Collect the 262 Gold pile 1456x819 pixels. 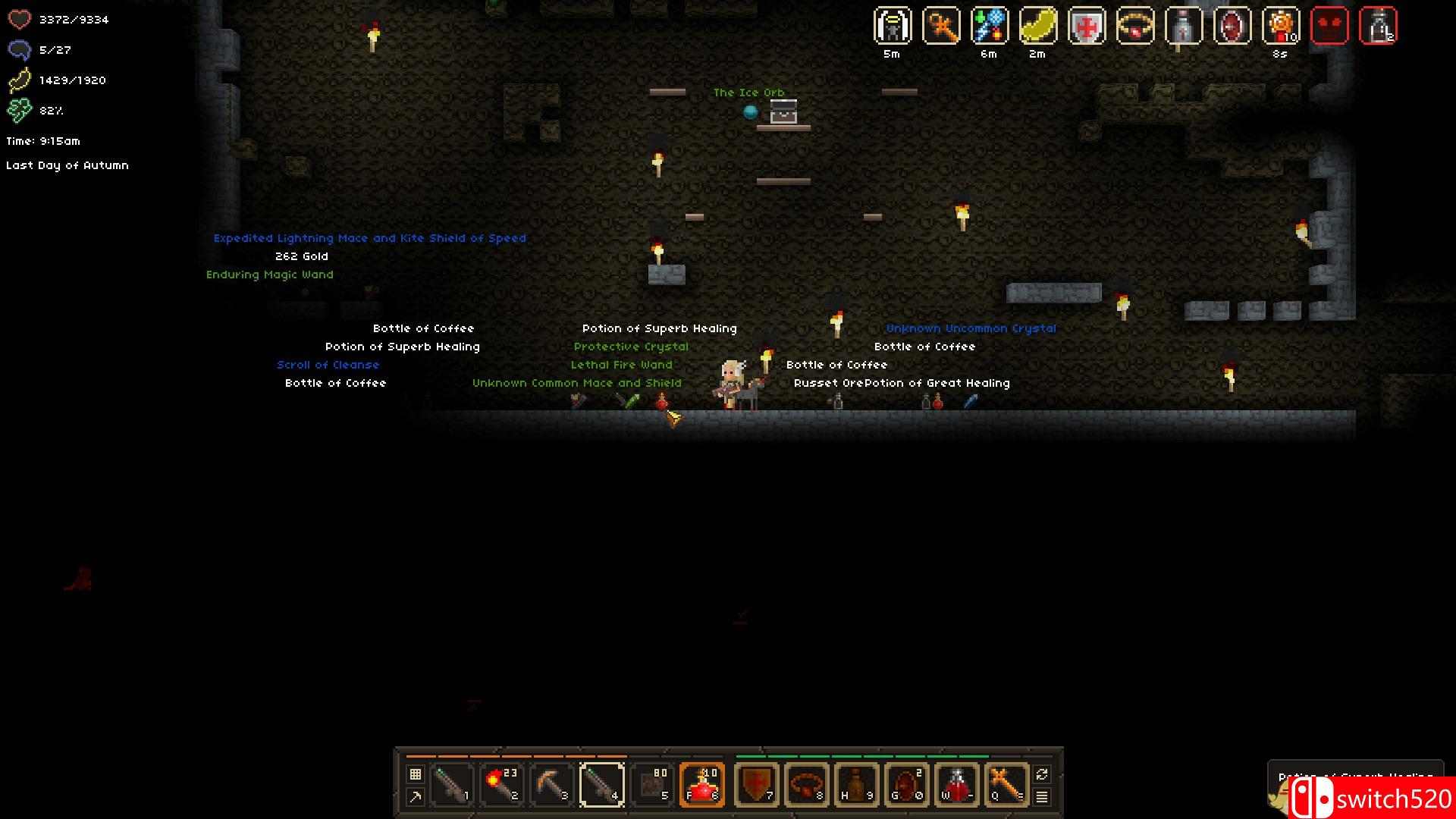point(301,256)
